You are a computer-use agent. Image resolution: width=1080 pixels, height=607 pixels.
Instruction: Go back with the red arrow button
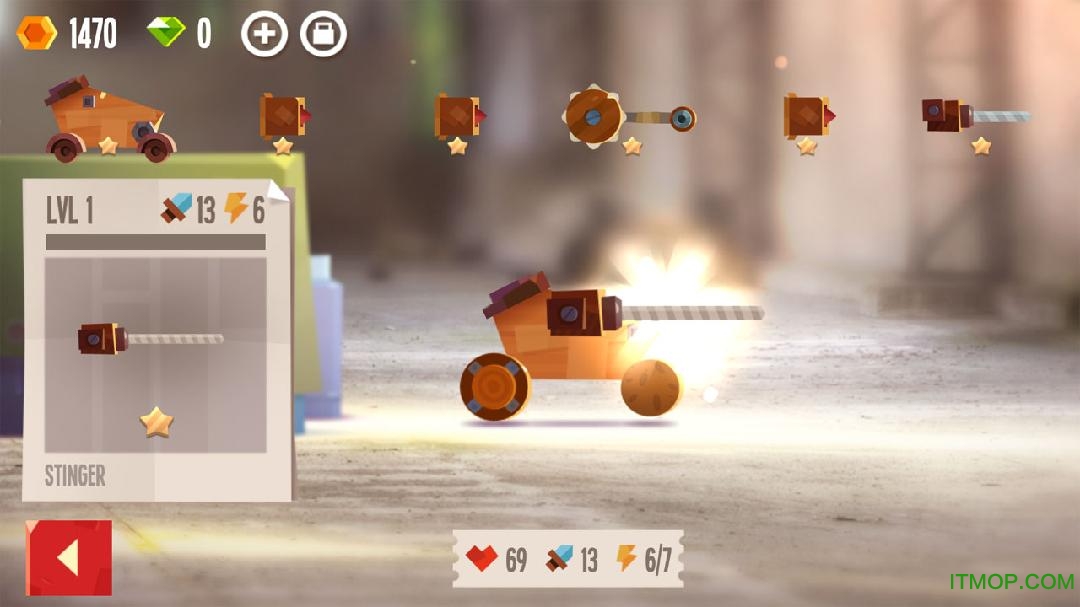pos(68,558)
